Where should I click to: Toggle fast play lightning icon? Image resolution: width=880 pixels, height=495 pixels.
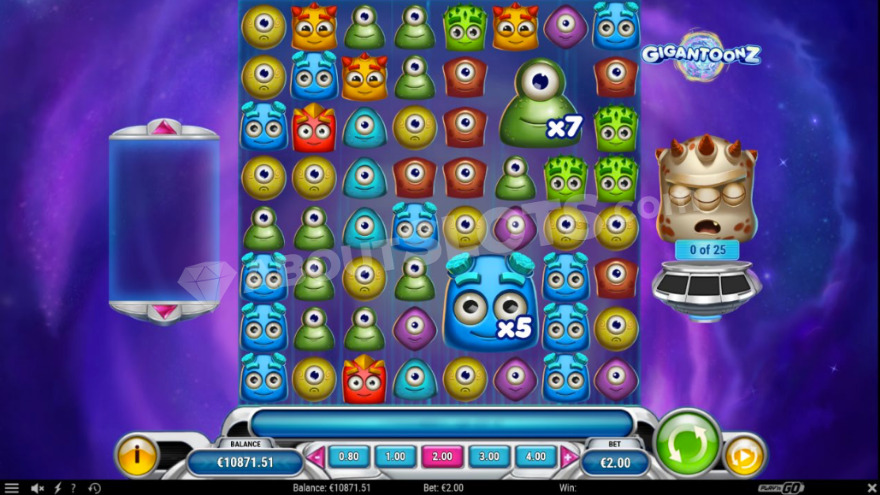[x=56, y=488]
